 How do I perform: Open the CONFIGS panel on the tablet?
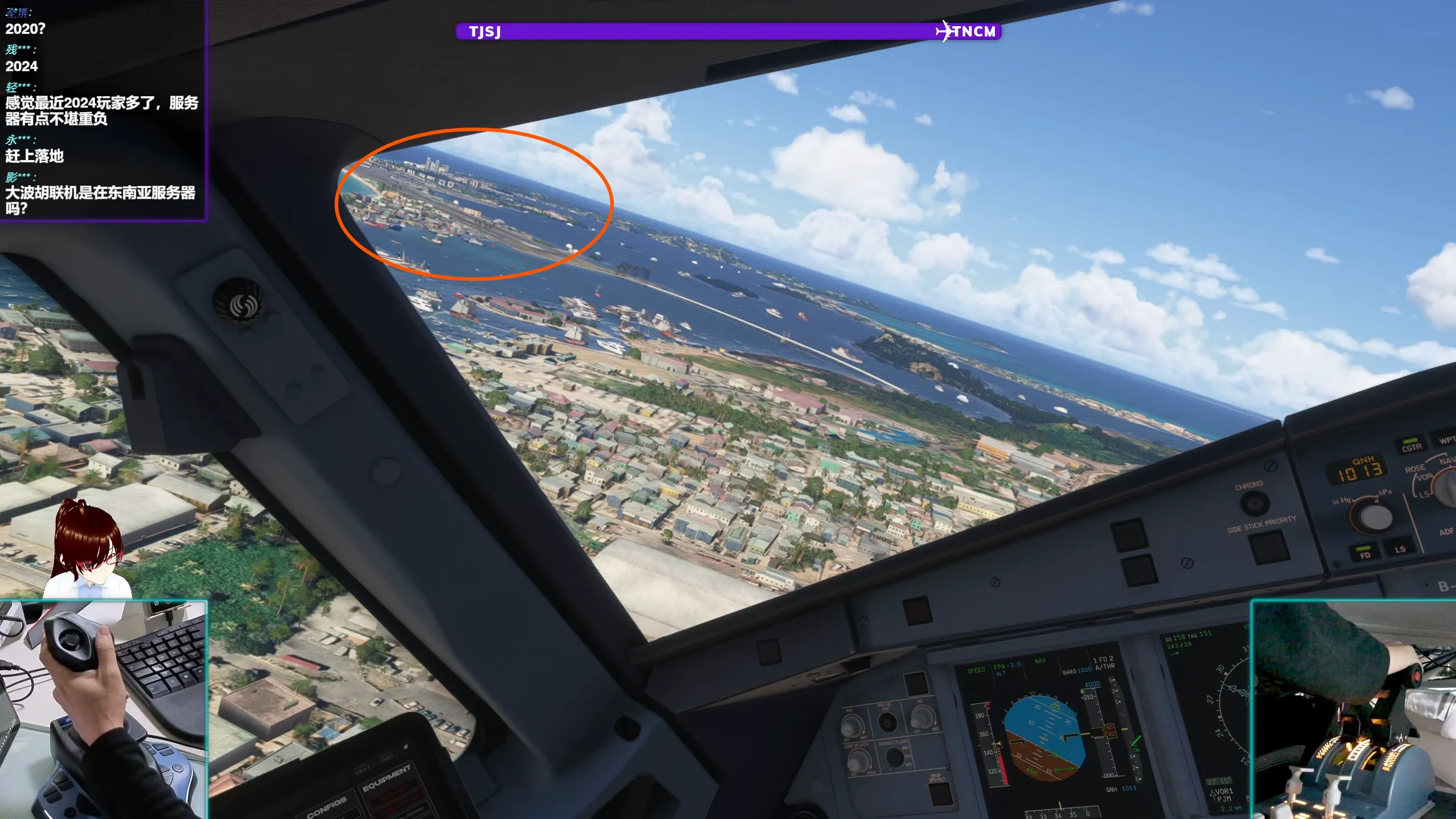click(x=327, y=806)
